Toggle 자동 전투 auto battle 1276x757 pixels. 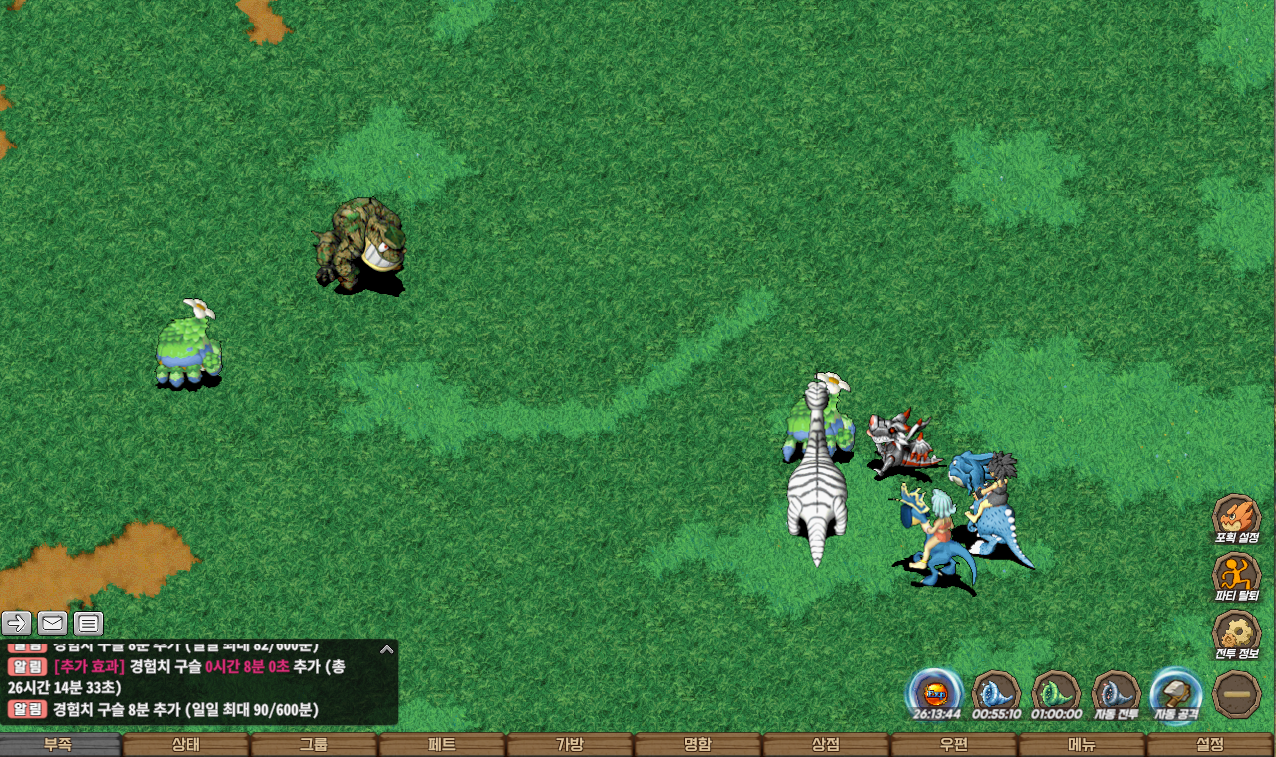(x=1116, y=693)
